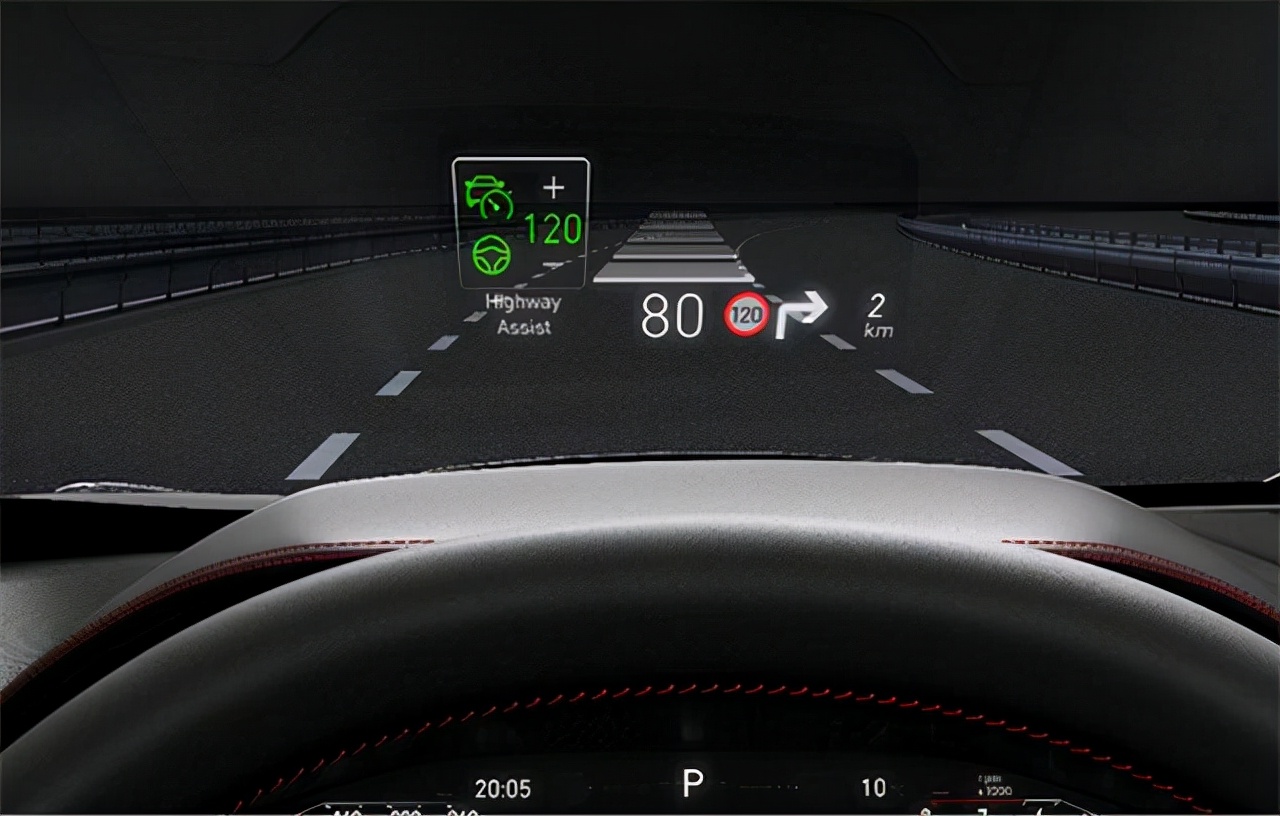
Task: Select the right-turn navigation arrow
Action: [x=801, y=313]
